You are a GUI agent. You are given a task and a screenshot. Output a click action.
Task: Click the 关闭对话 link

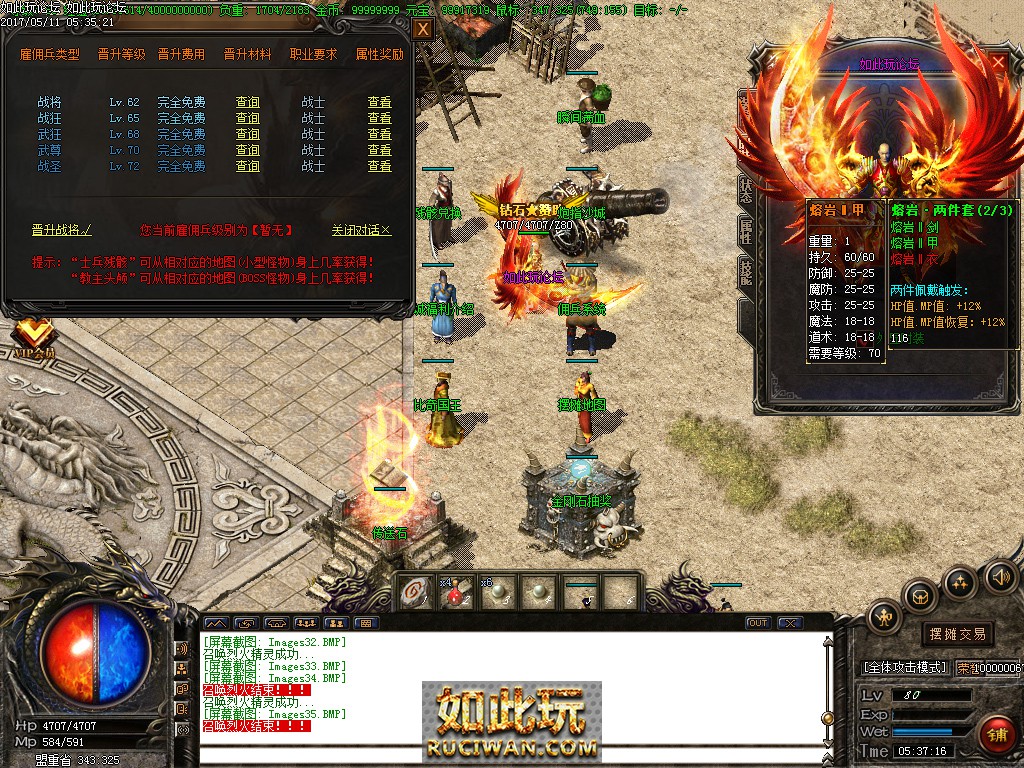361,230
